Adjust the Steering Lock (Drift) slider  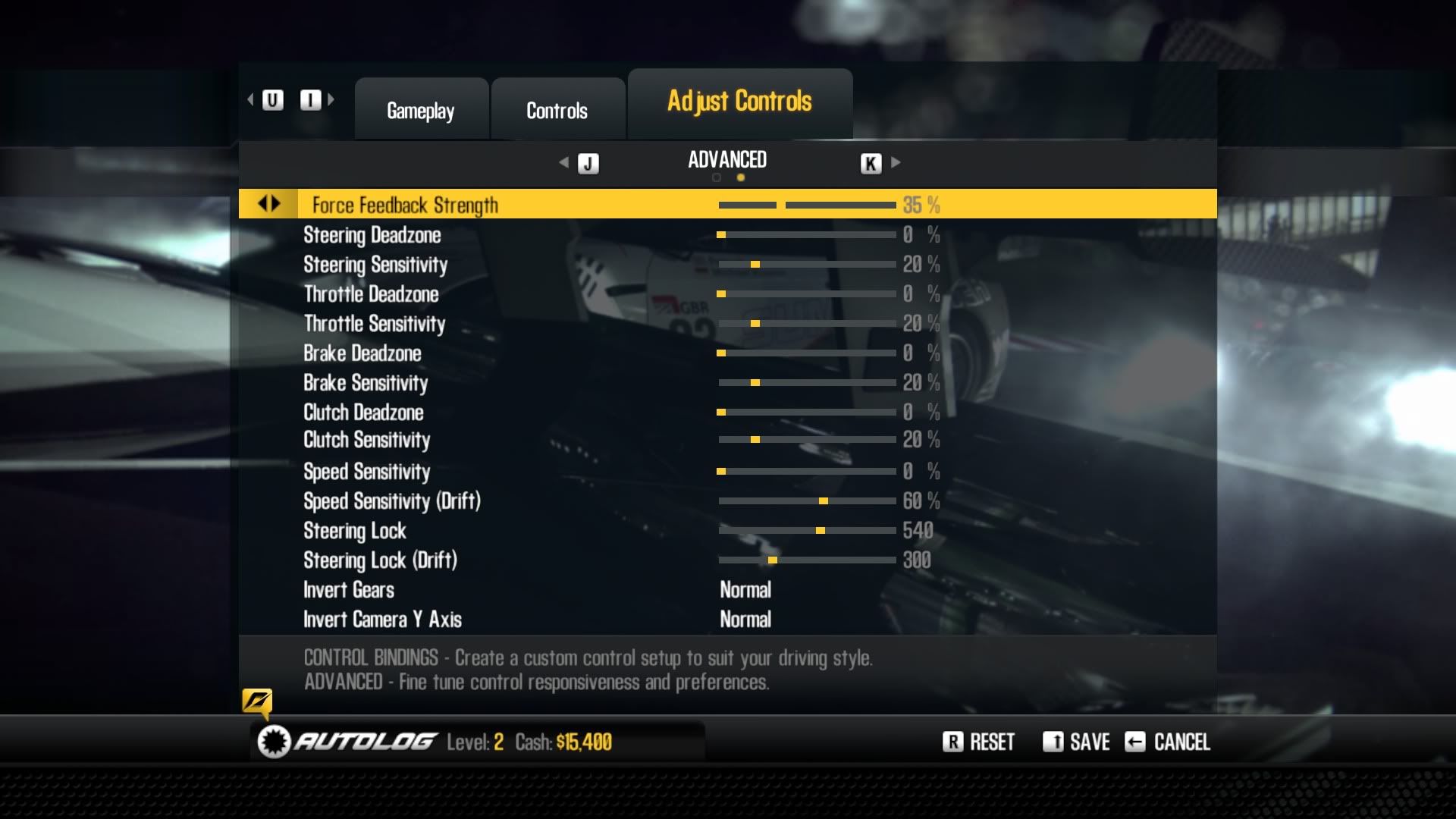tap(807, 560)
